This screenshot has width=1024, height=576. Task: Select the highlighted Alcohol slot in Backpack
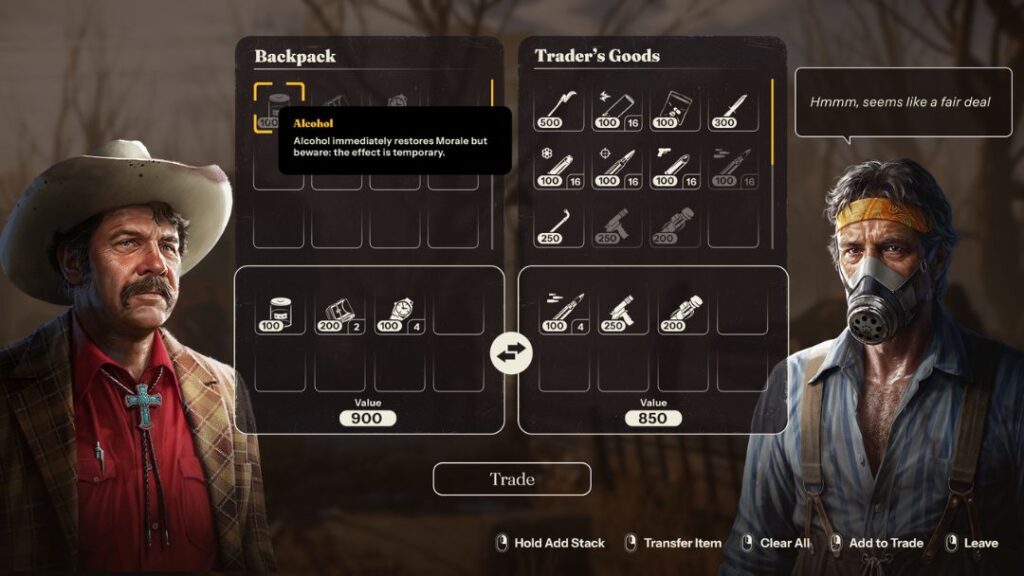[x=278, y=107]
